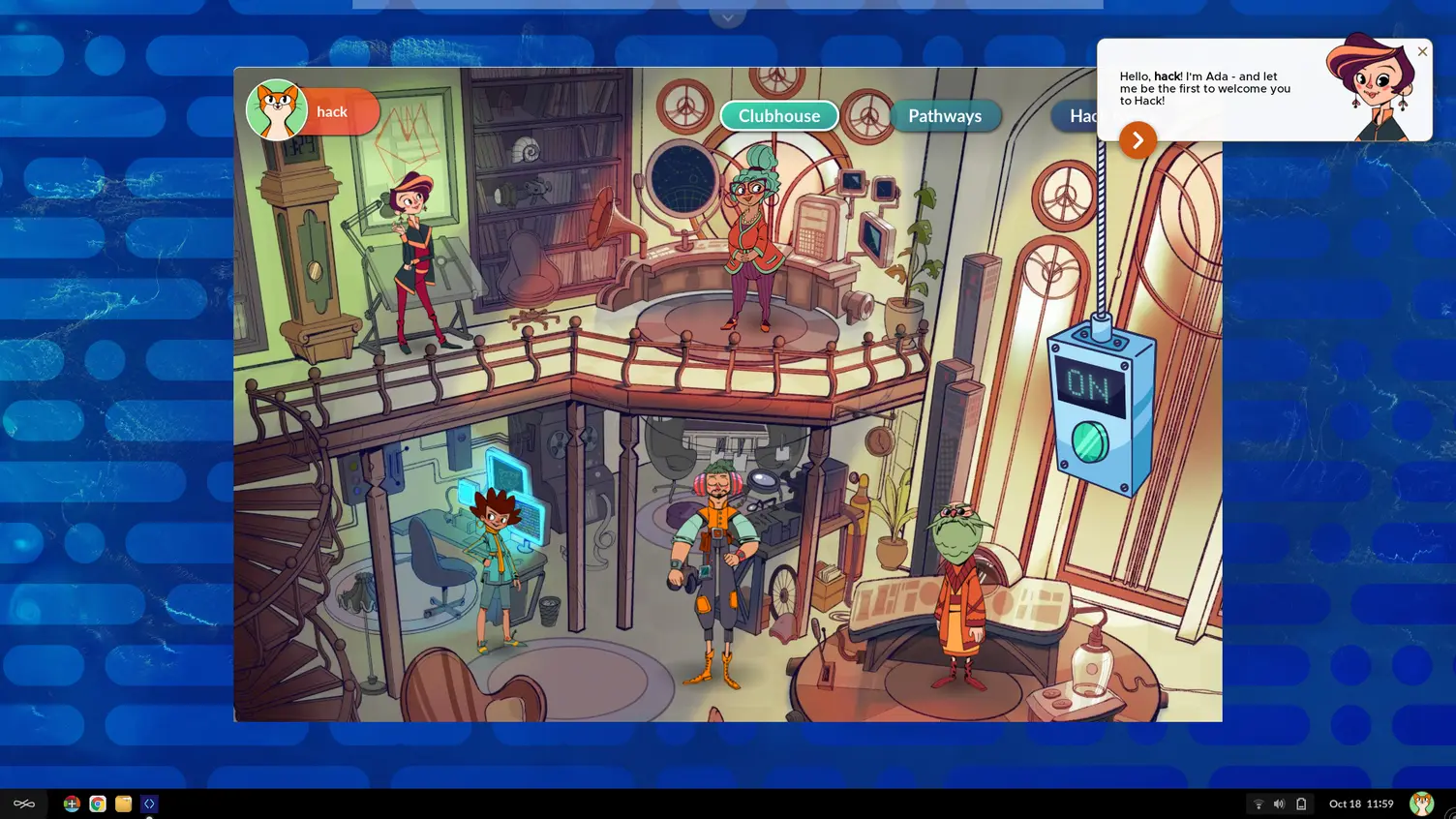1456x819 pixels.
Task: Open the Endless logo menu in taskbar
Action: pyautogui.click(x=24, y=804)
